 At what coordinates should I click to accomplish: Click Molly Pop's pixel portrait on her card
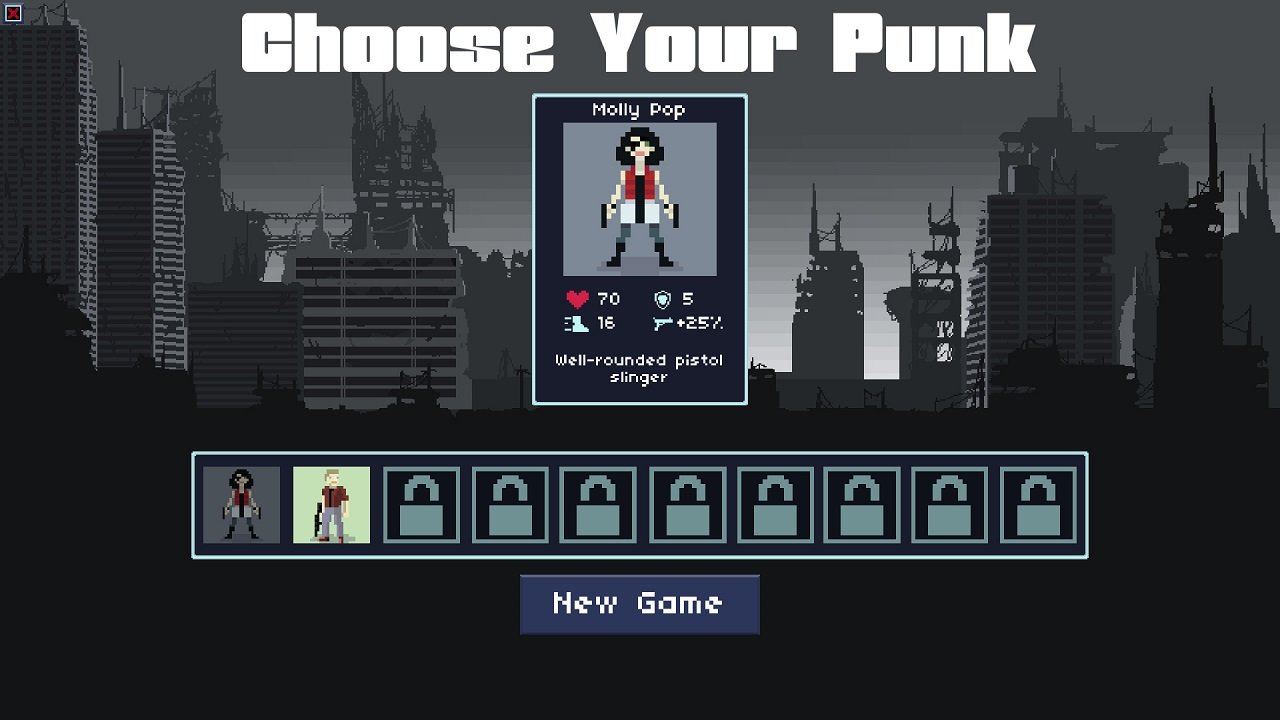click(640, 200)
